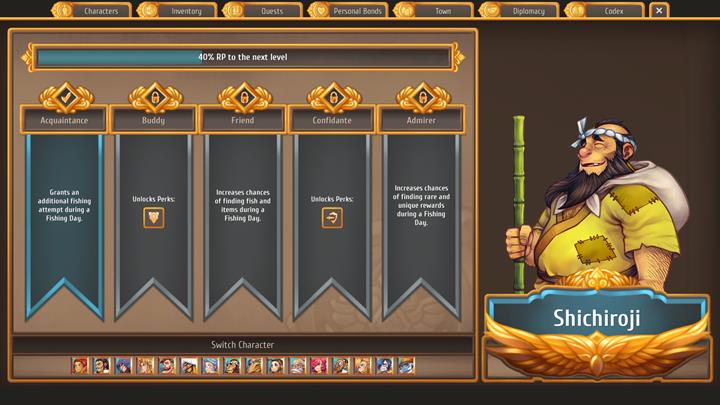This screenshot has height=405, width=720.
Task: Switch to the Inventory tab
Action: pos(178,11)
